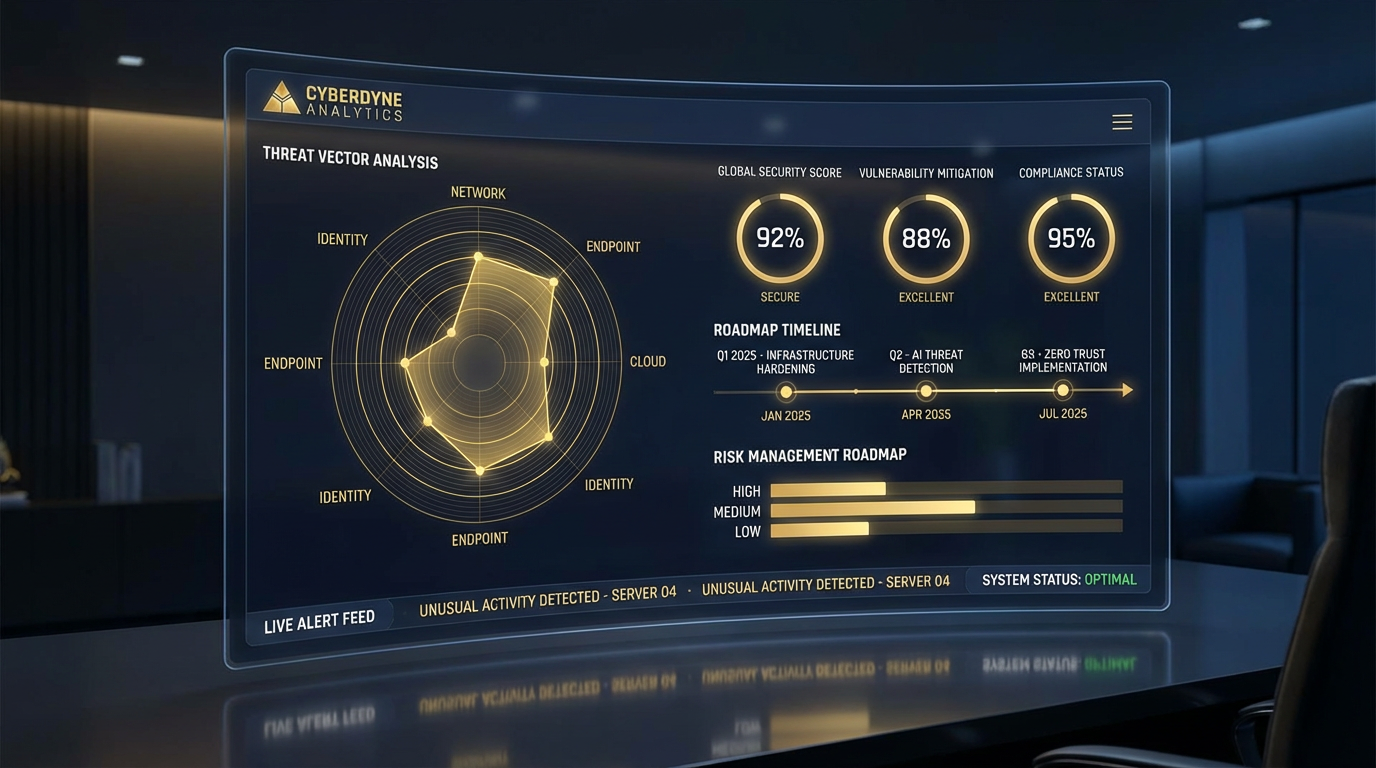The height and width of the screenshot is (768, 1376).
Task: Select the Vulnerability Mitigation 88% gauge
Action: 926,239
